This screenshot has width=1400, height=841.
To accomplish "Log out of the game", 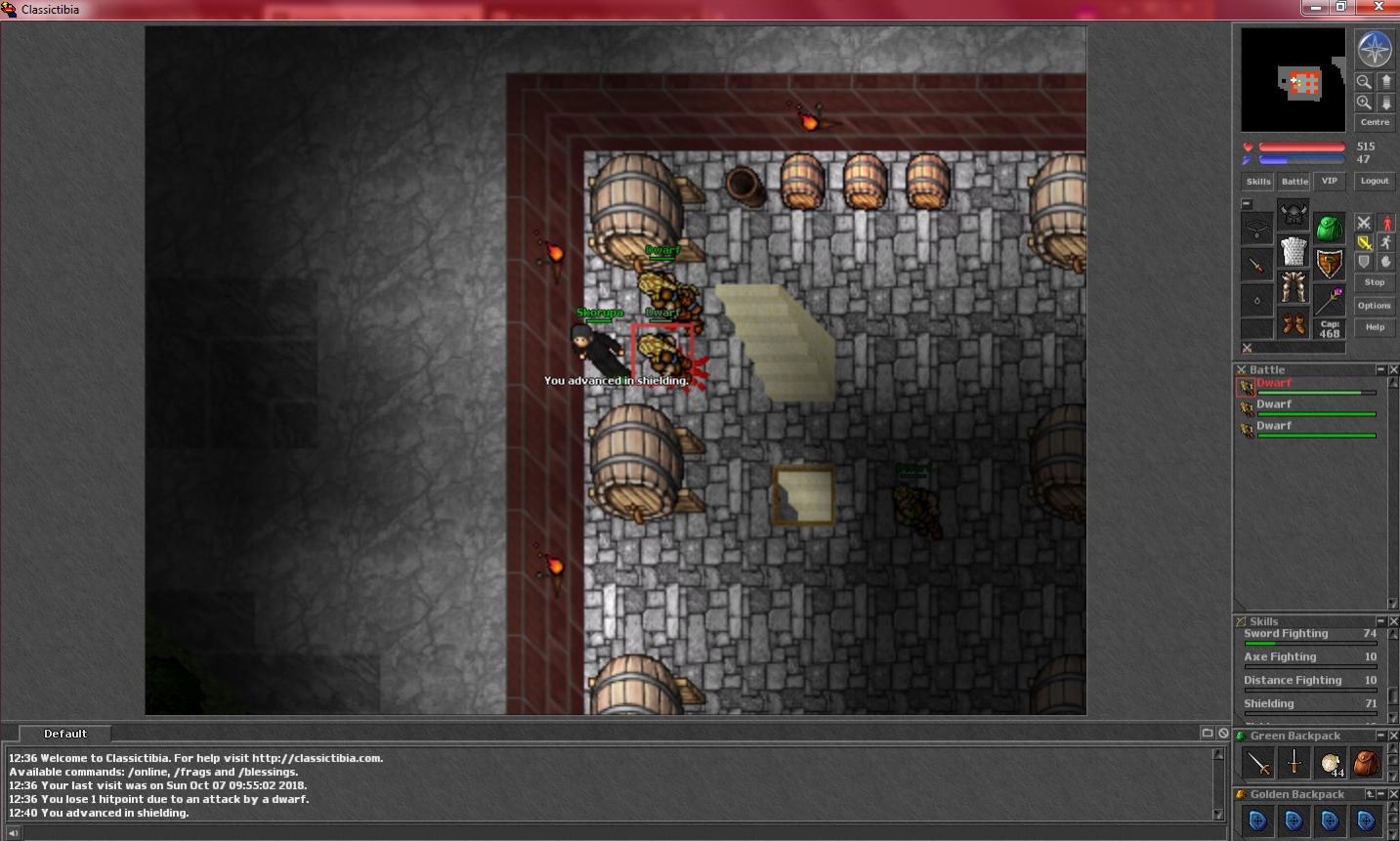I will (x=1375, y=181).
